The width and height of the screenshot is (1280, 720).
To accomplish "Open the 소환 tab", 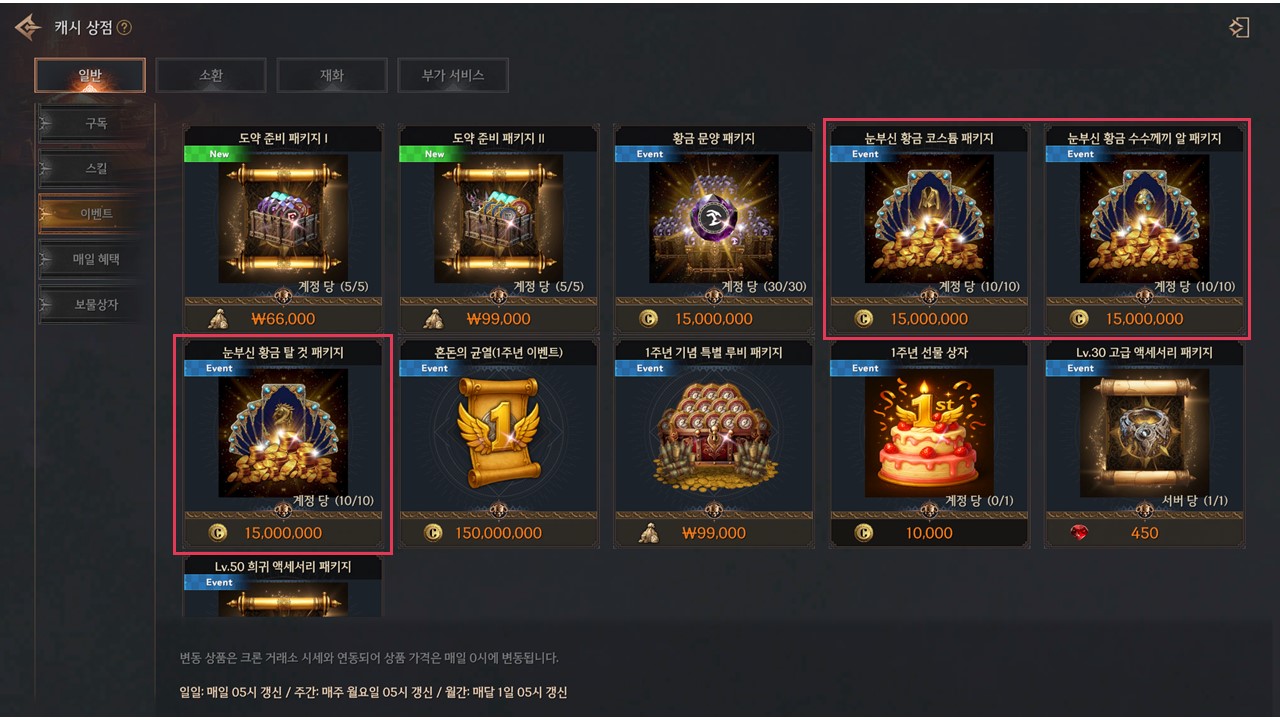I will pos(211,75).
